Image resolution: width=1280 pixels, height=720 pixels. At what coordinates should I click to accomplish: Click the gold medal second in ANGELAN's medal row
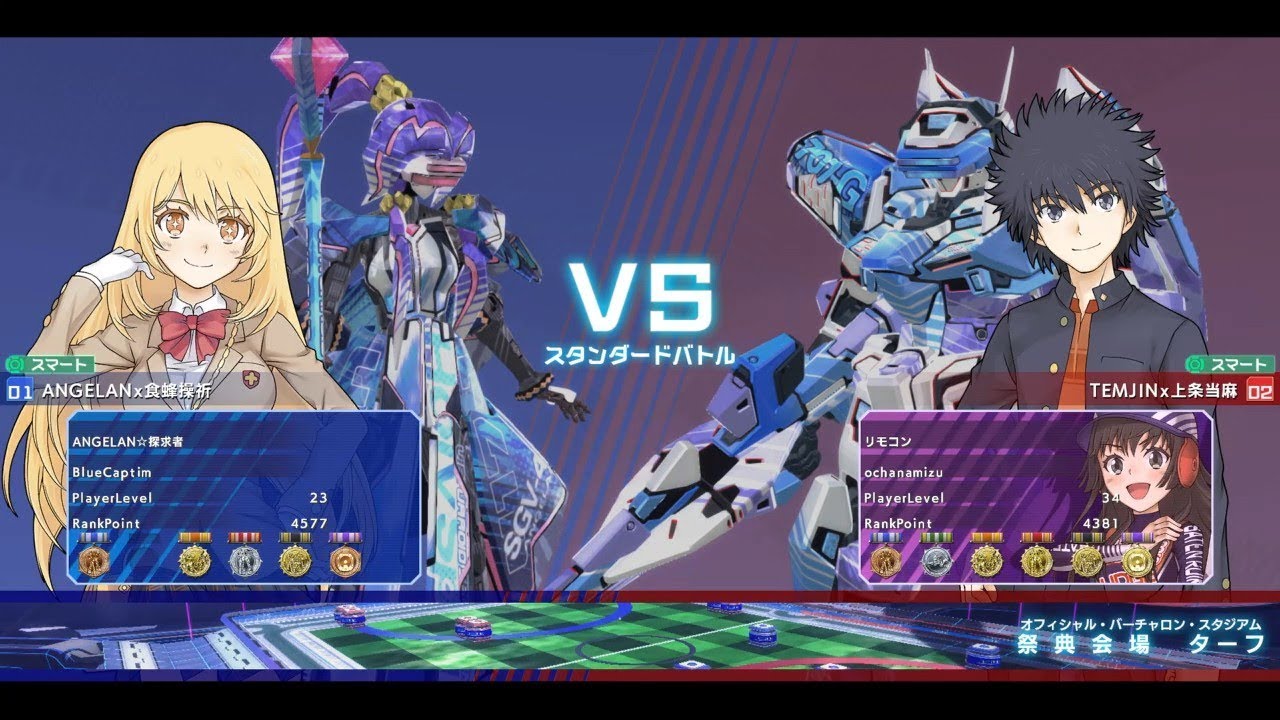click(x=194, y=558)
